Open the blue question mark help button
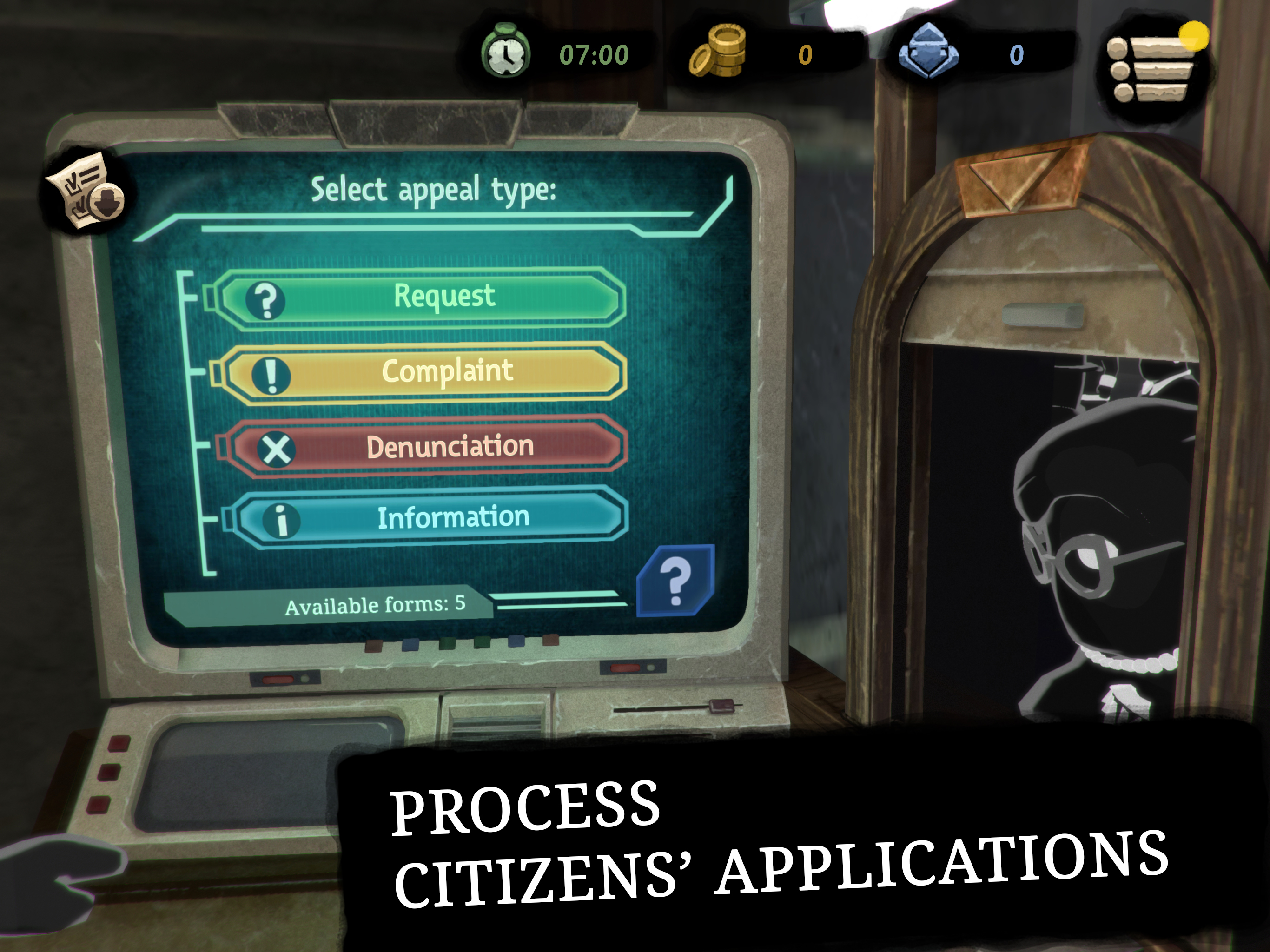 coord(676,581)
